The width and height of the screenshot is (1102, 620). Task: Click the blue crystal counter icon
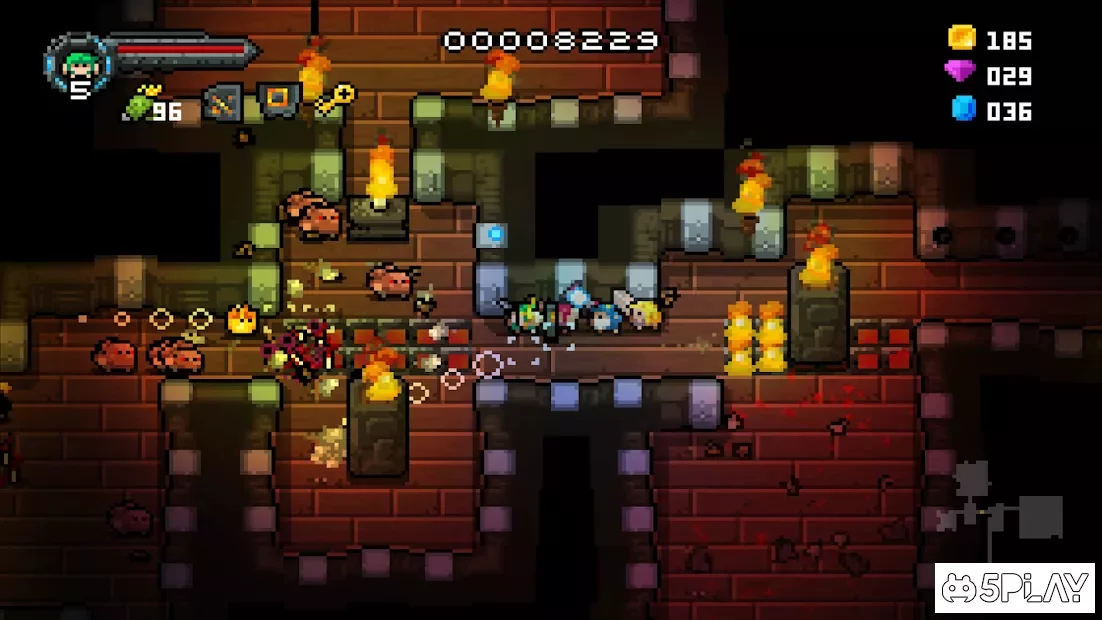(963, 109)
